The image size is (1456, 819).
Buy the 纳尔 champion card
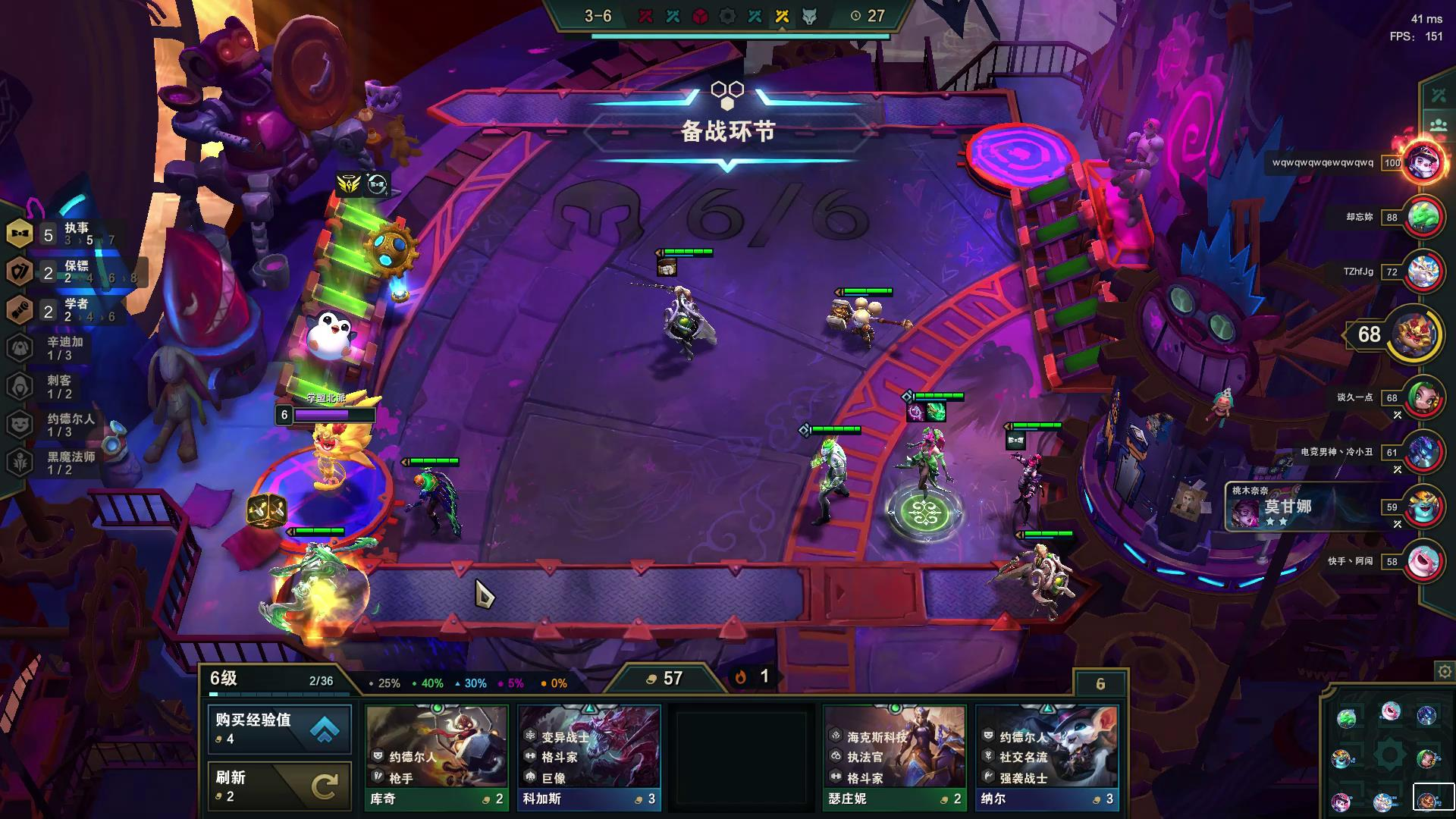pos(1046,757)
